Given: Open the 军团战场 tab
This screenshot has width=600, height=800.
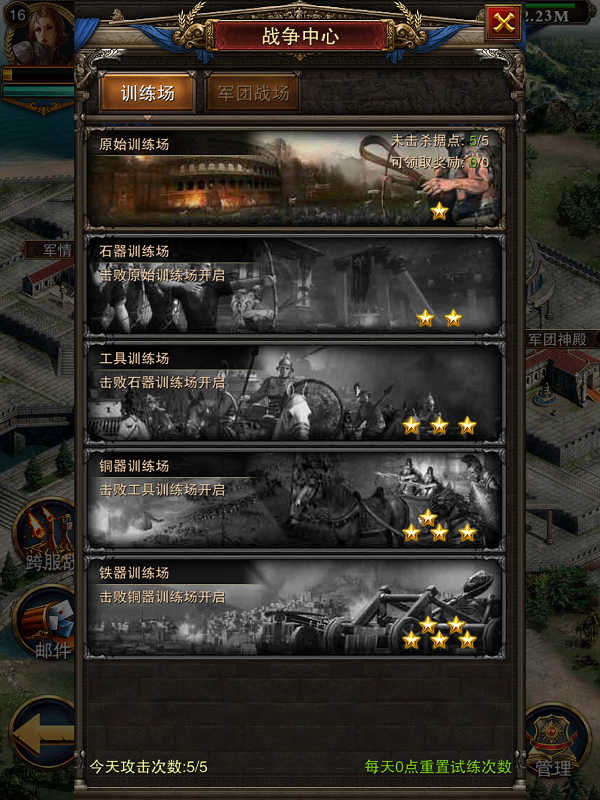Looking at the screenshot, I should click(x=253, y=94).
